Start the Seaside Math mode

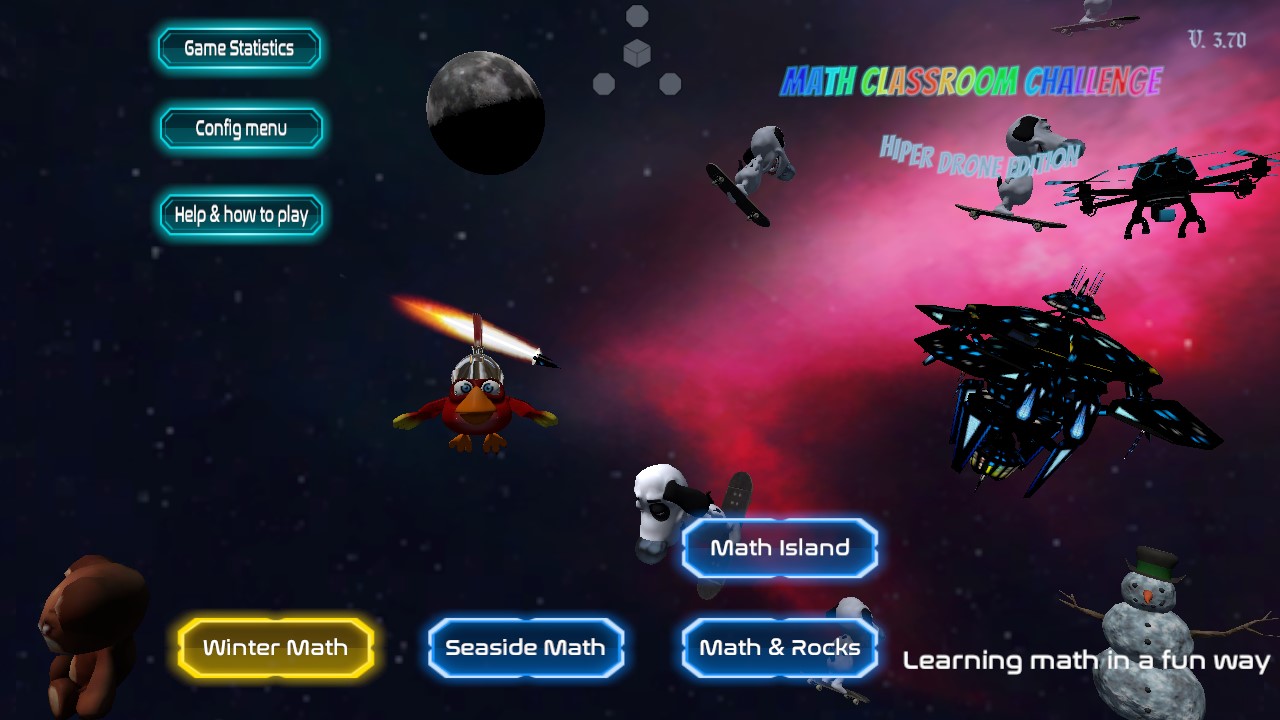(x=526, y=647)
